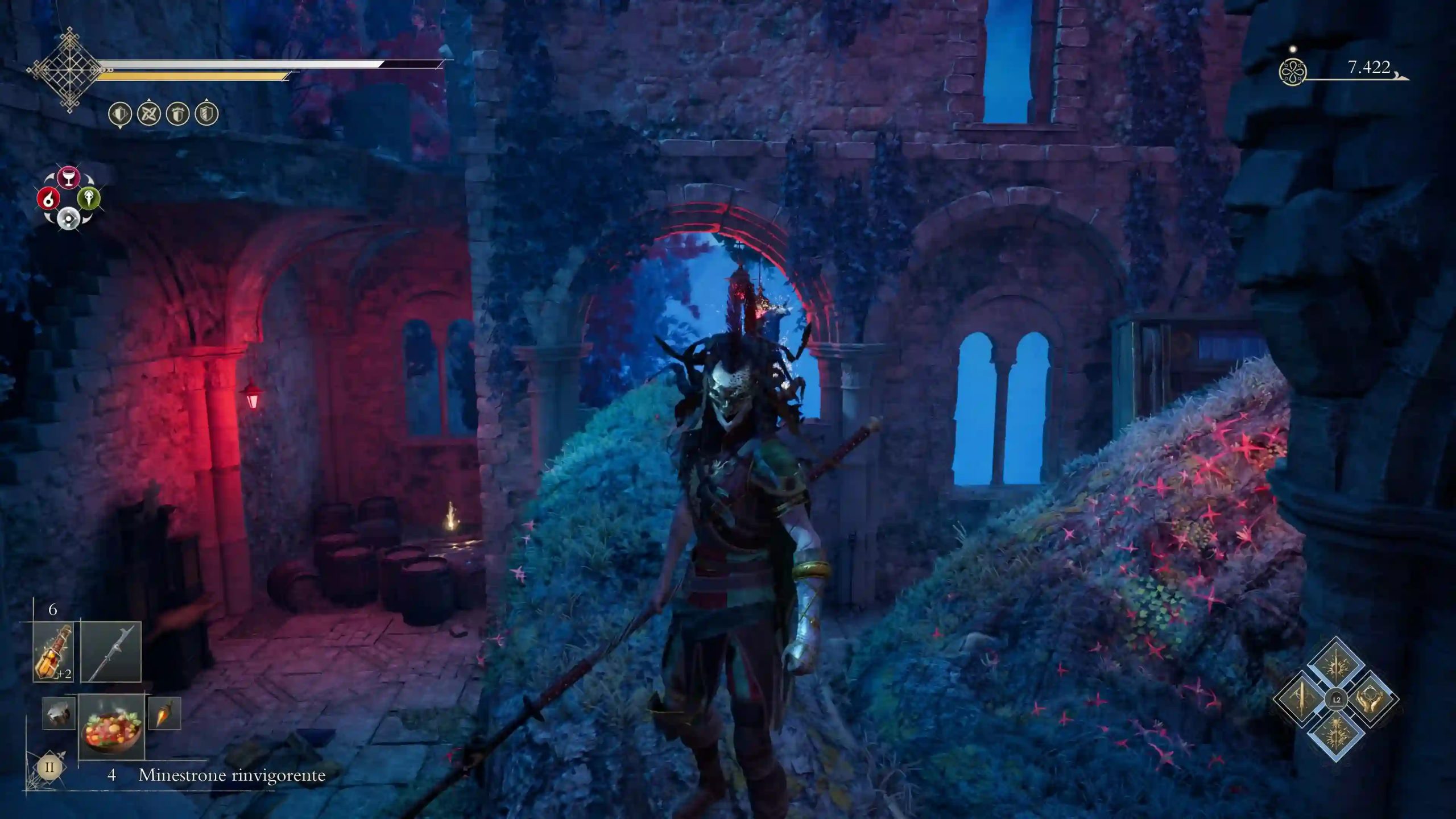Viewport: 1456px width, 819px height.
Task: Inspect the striped shield buff icon
Action: coord(206,114)
